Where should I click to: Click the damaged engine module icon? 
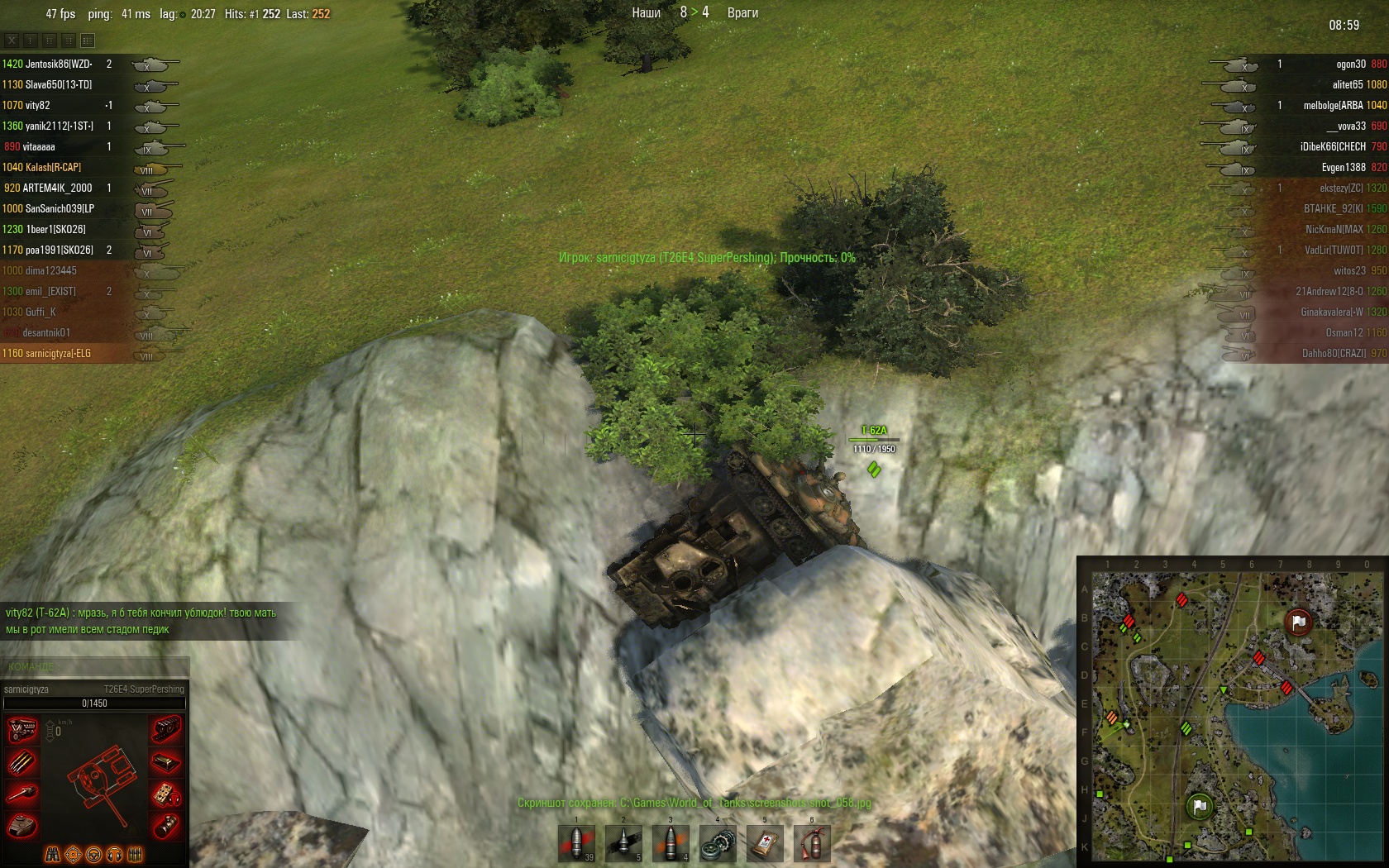(x=22, y=730)
